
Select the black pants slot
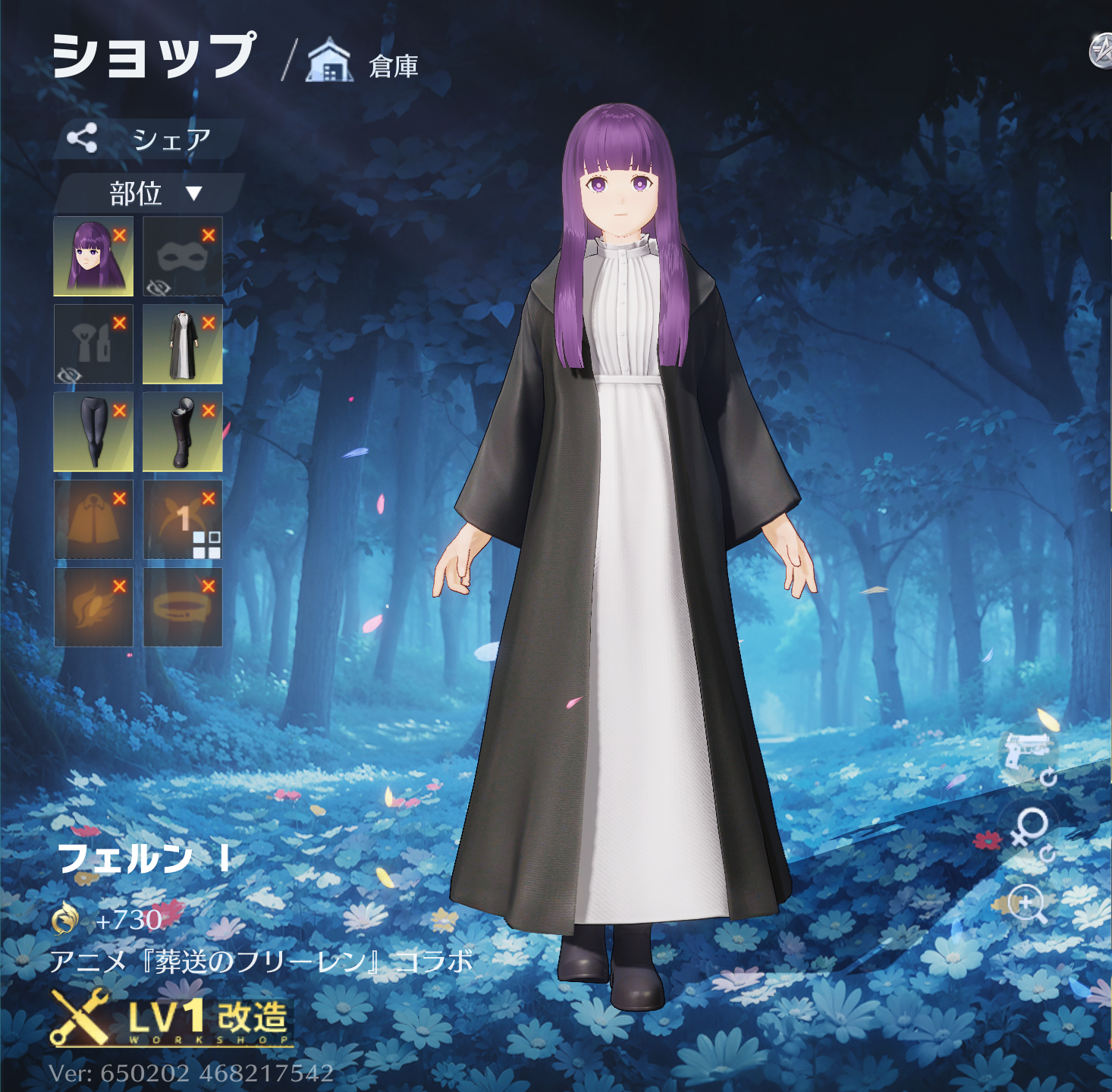point(93,431)
